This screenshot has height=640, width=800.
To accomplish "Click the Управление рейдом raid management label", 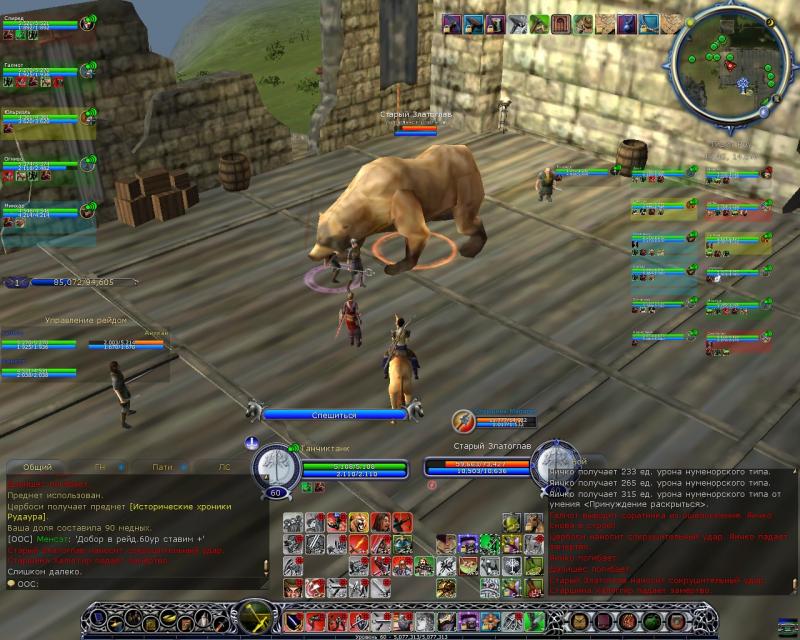I will point(86,320).
